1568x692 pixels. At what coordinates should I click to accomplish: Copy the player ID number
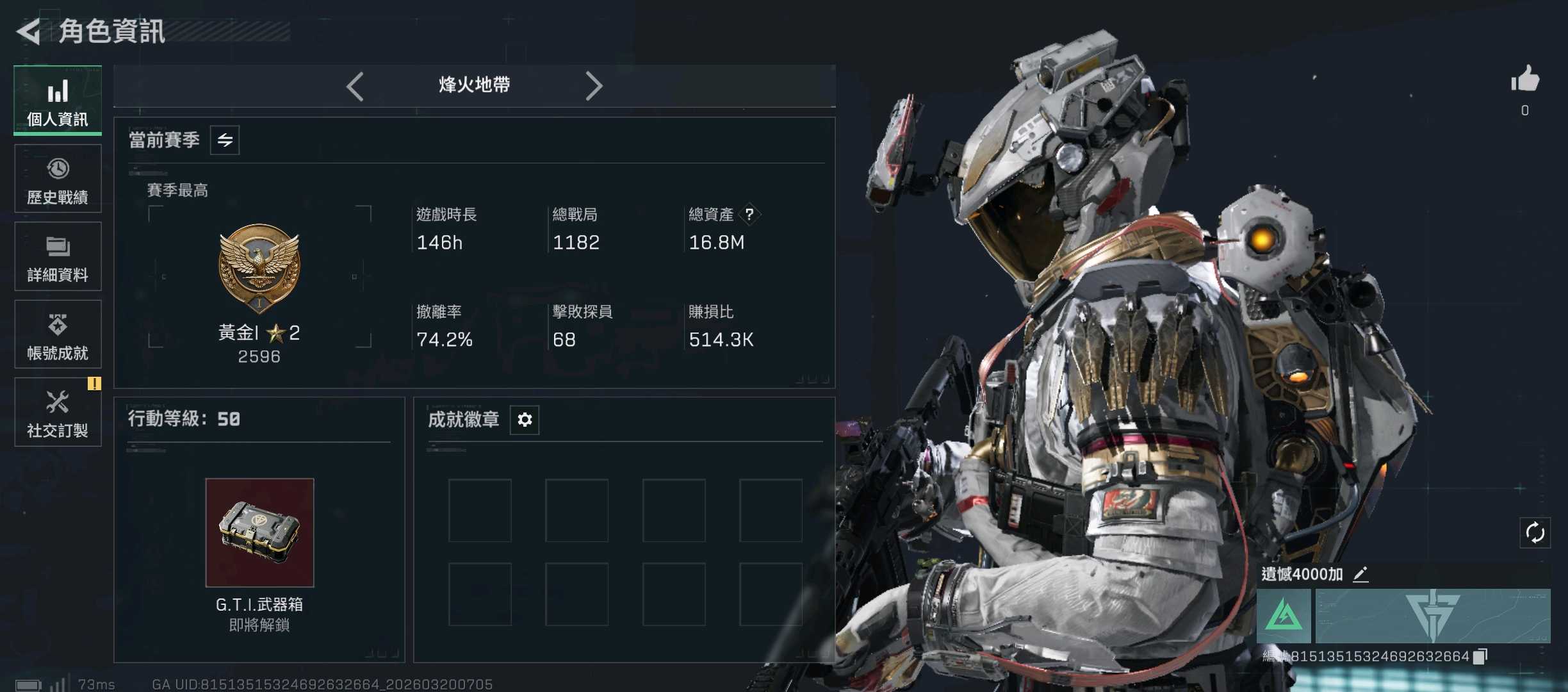pos(1480,657)
